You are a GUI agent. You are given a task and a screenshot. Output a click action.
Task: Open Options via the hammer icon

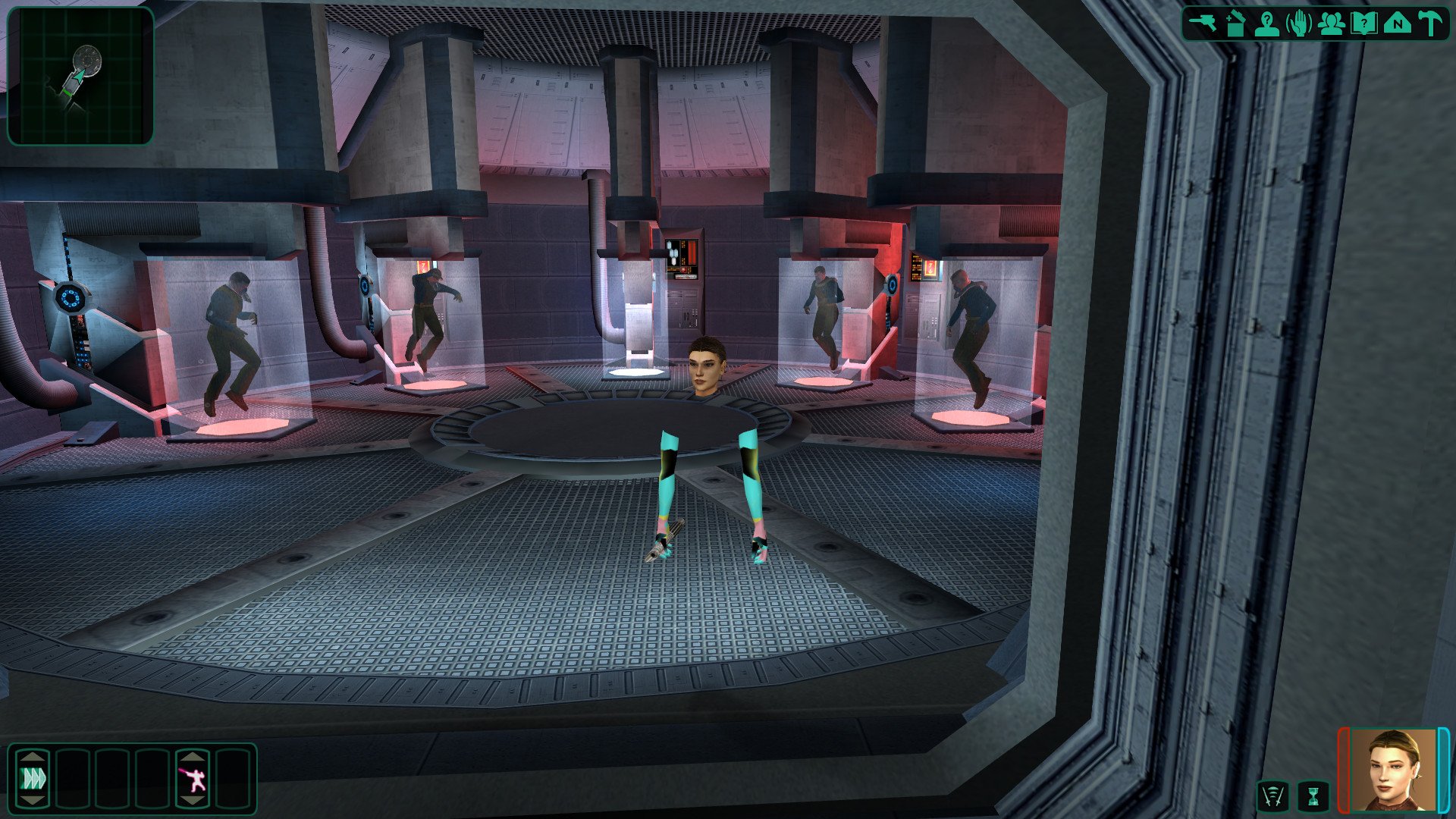(1429, 24)
